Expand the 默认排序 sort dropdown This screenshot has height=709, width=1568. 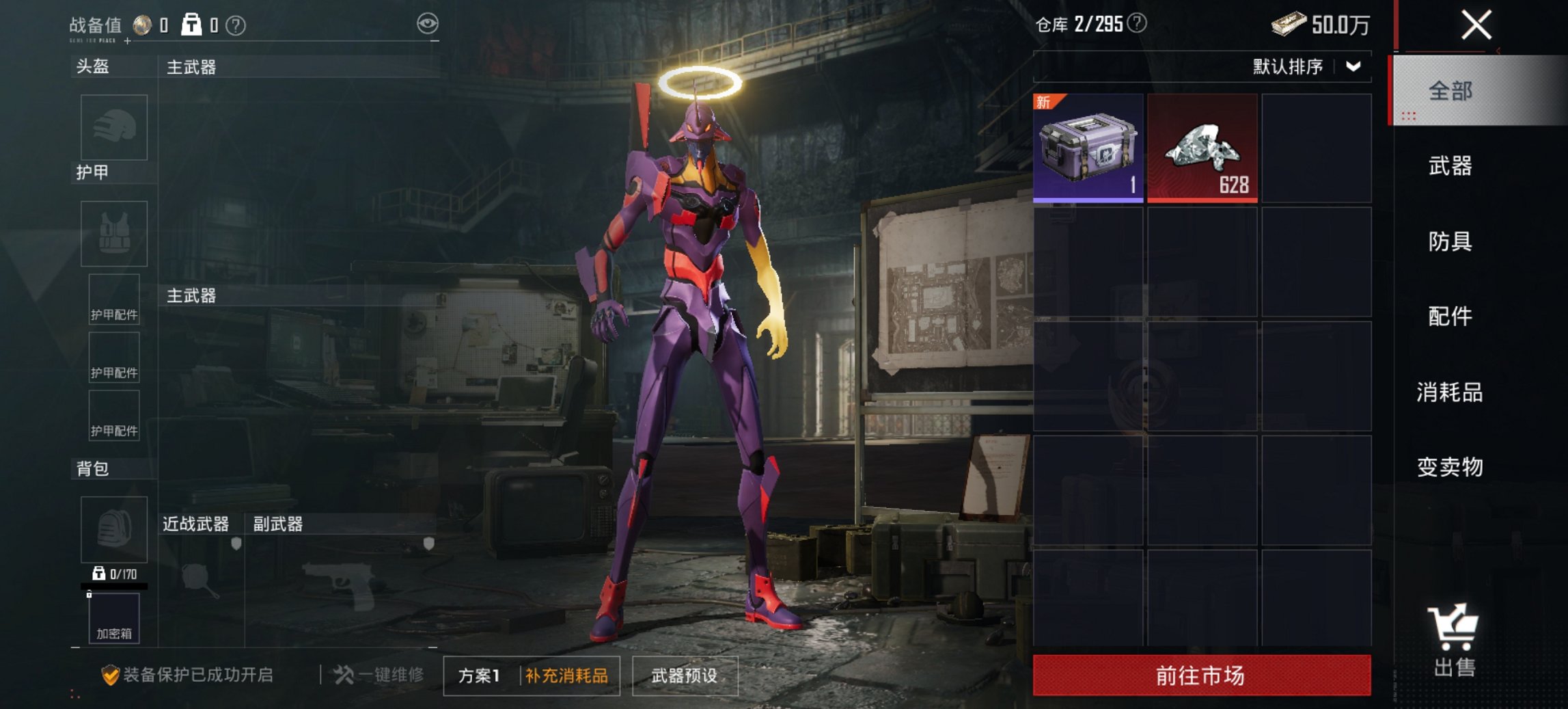[1351, 67]
